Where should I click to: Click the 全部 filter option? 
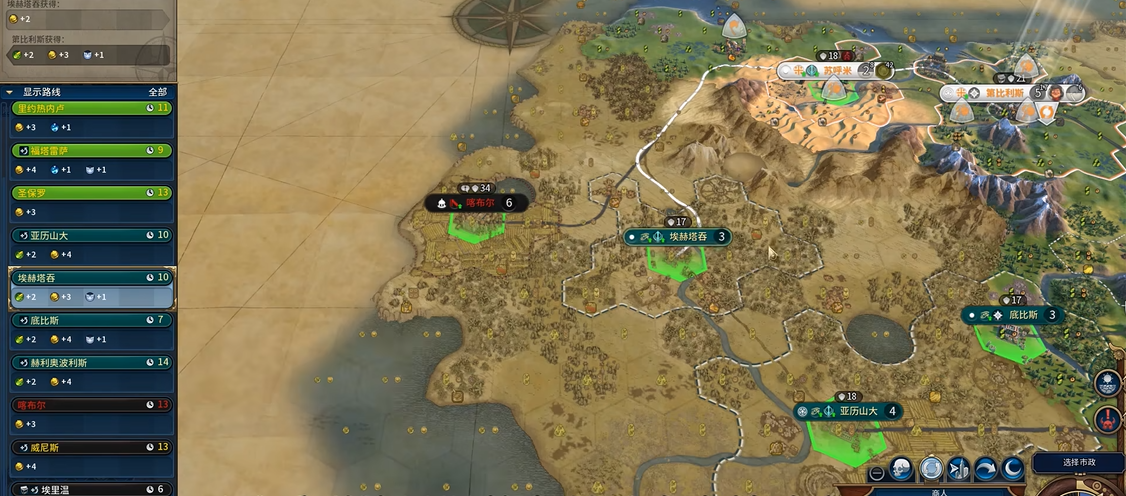(157, 91)
